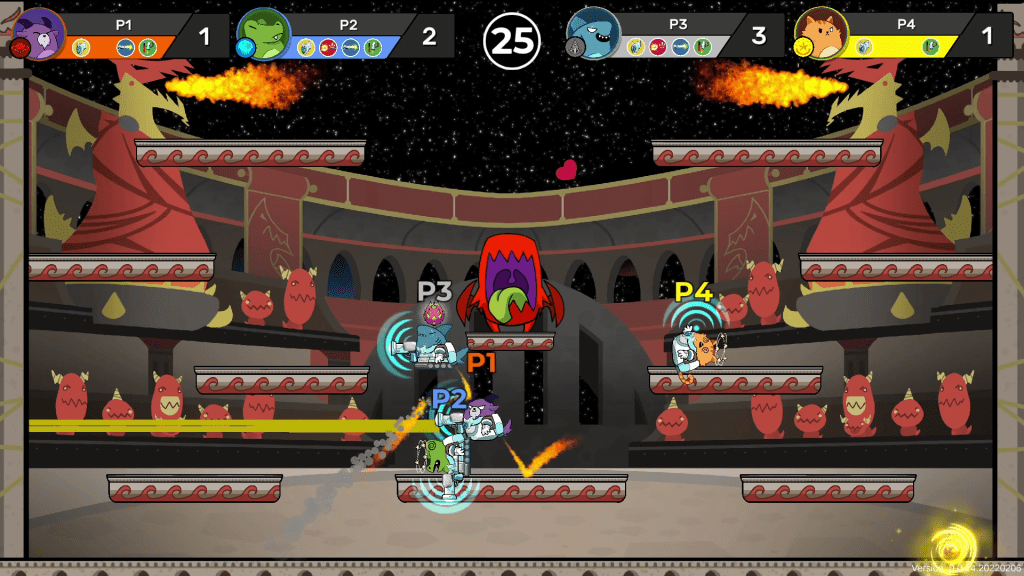Click the blue orb badge on P2's portrait
Viewport: 1024px width, 576px height.
point(243,47)
